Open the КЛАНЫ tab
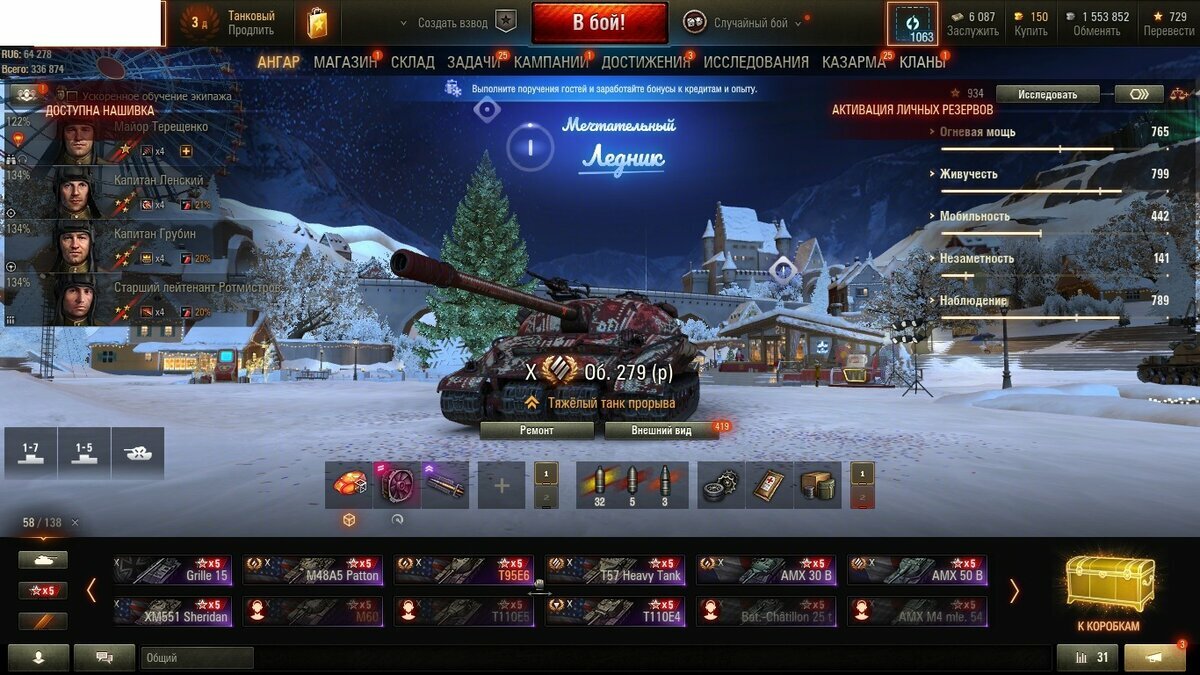The height and width of the screenshot is (675, 1200). (922, 62)
